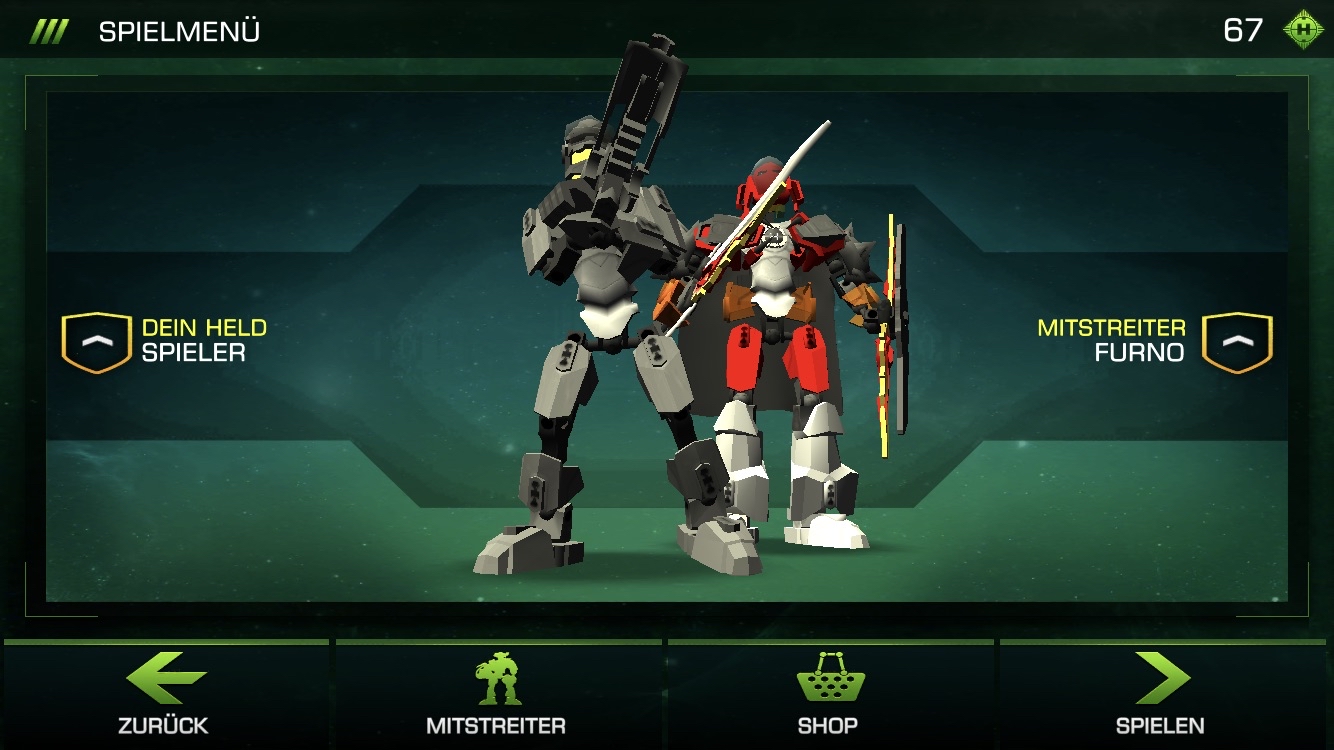
Task: Select the MITSTREITER menu entry at the bottom
Action: (497, 727)
